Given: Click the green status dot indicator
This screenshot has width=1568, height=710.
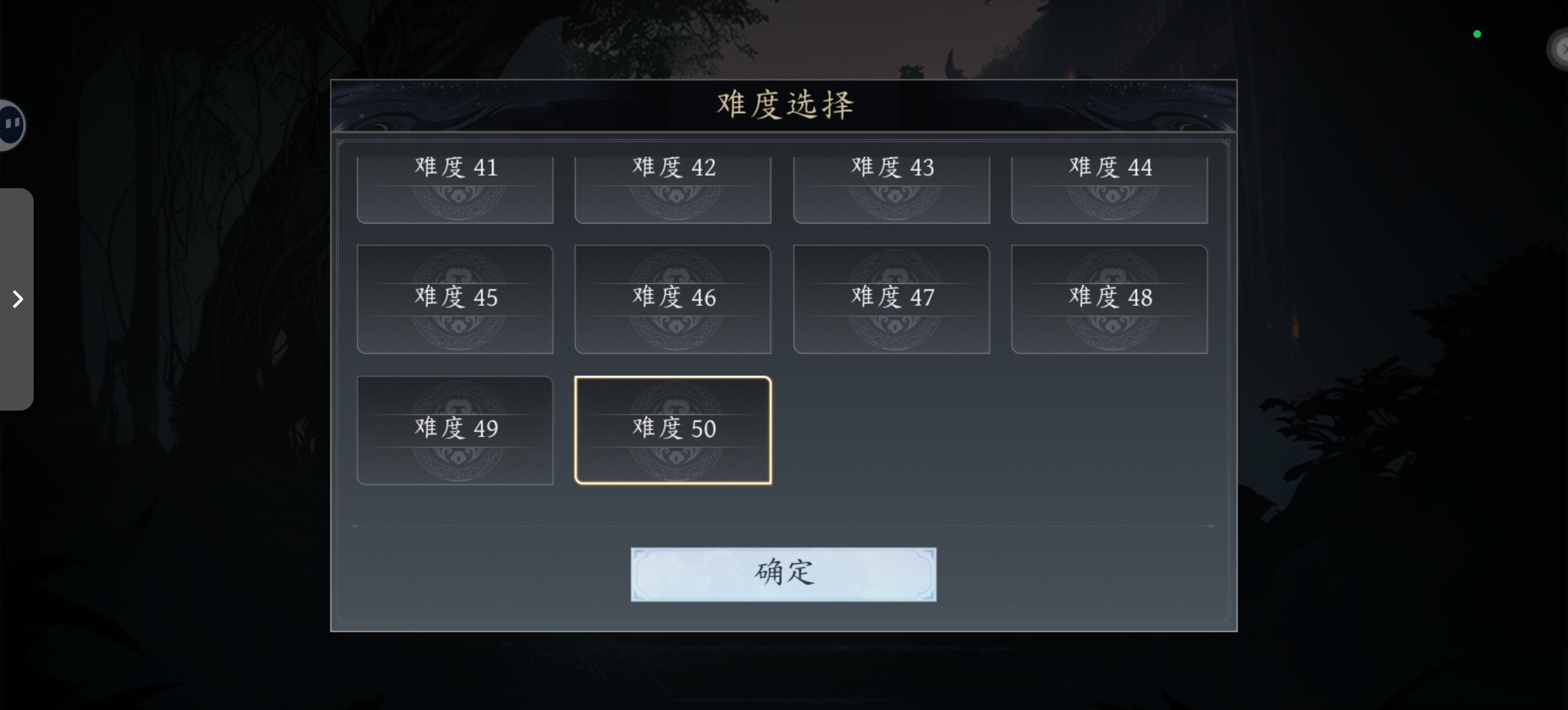Looking at the screenshot, I should tap(1477, 34).
